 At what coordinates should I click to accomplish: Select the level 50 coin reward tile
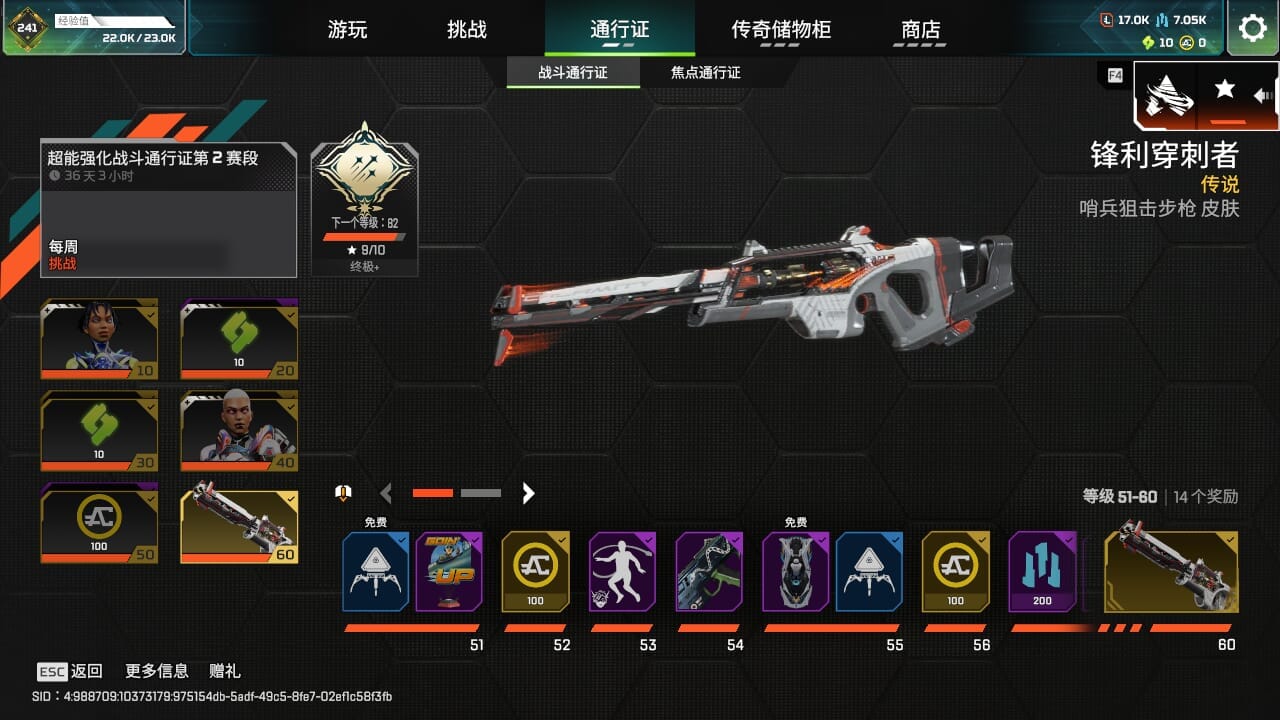pos(99,523)
